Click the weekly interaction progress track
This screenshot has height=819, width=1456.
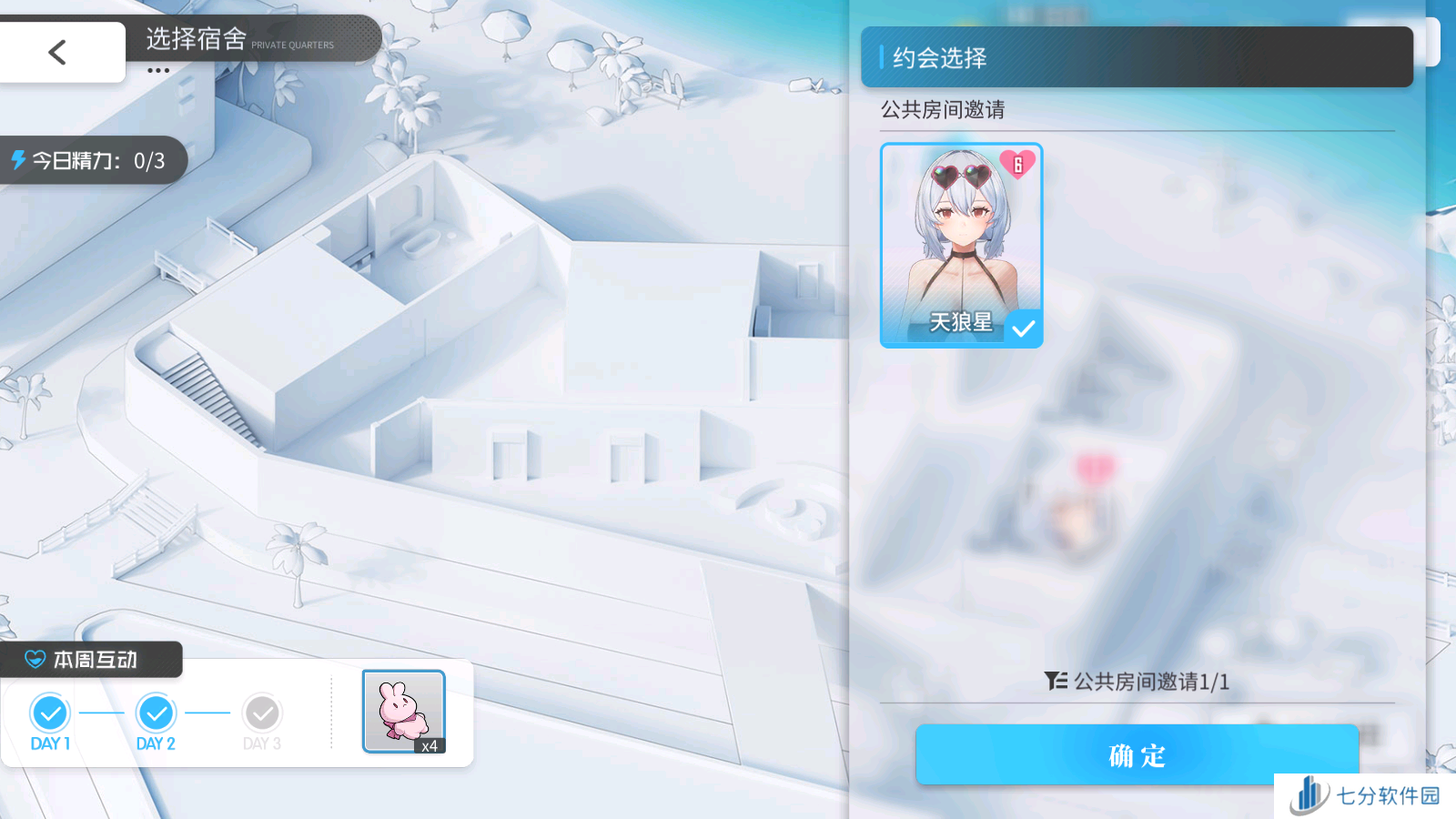click(155, 713)
